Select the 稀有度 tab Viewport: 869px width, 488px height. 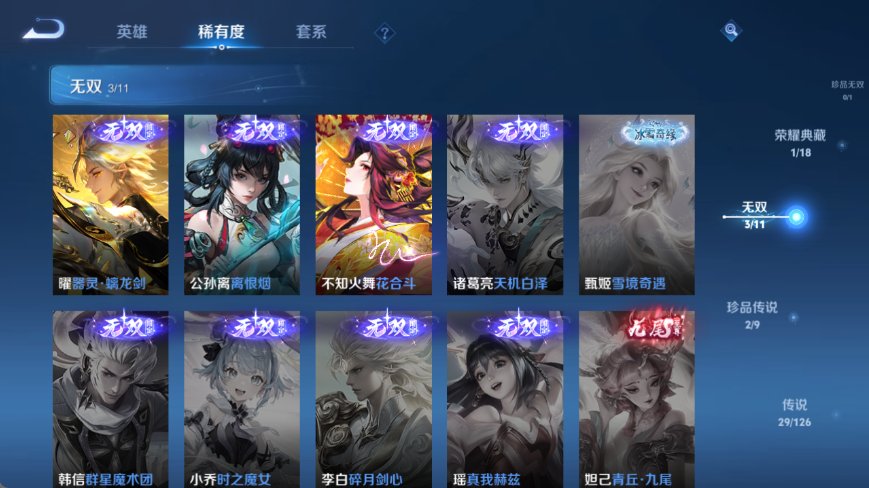tap(221, 32)
